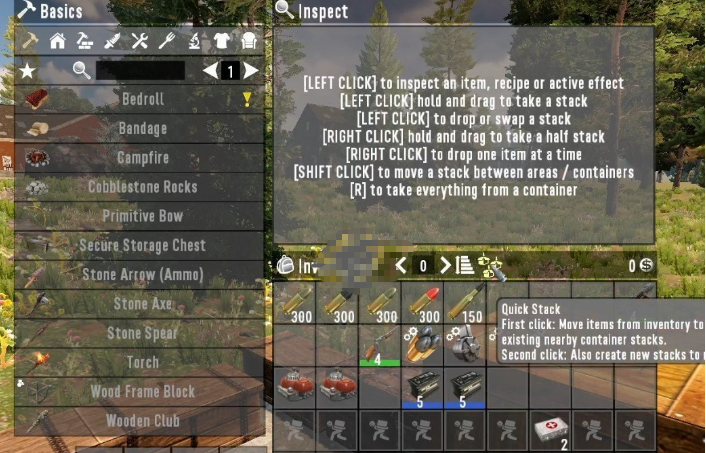The height and width of the screenshot is (453, 706).
Task: Switch to the house category tab
Action: pos(58,42)
